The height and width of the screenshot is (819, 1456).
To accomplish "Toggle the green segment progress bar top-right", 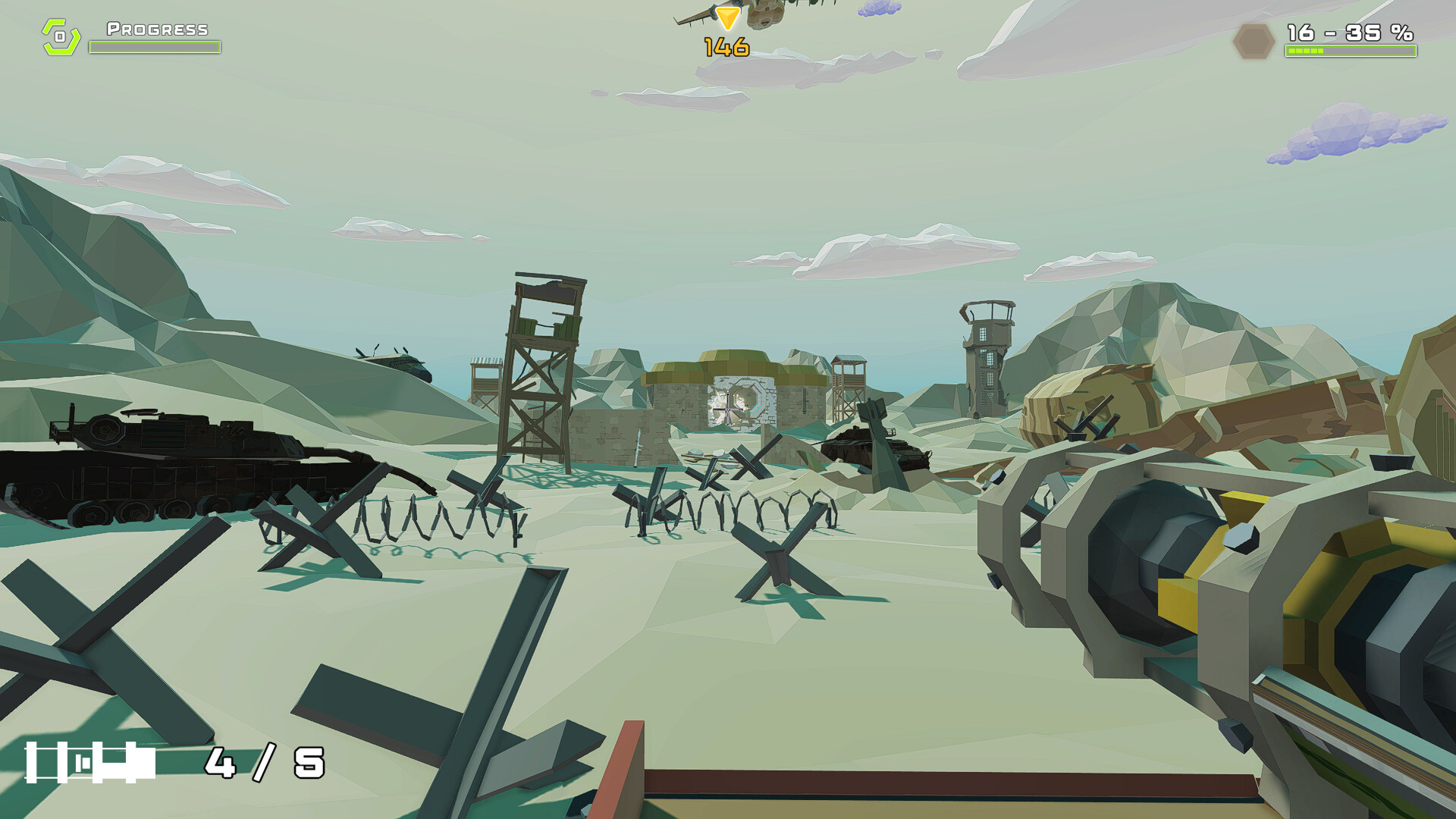I will 1351,50.
